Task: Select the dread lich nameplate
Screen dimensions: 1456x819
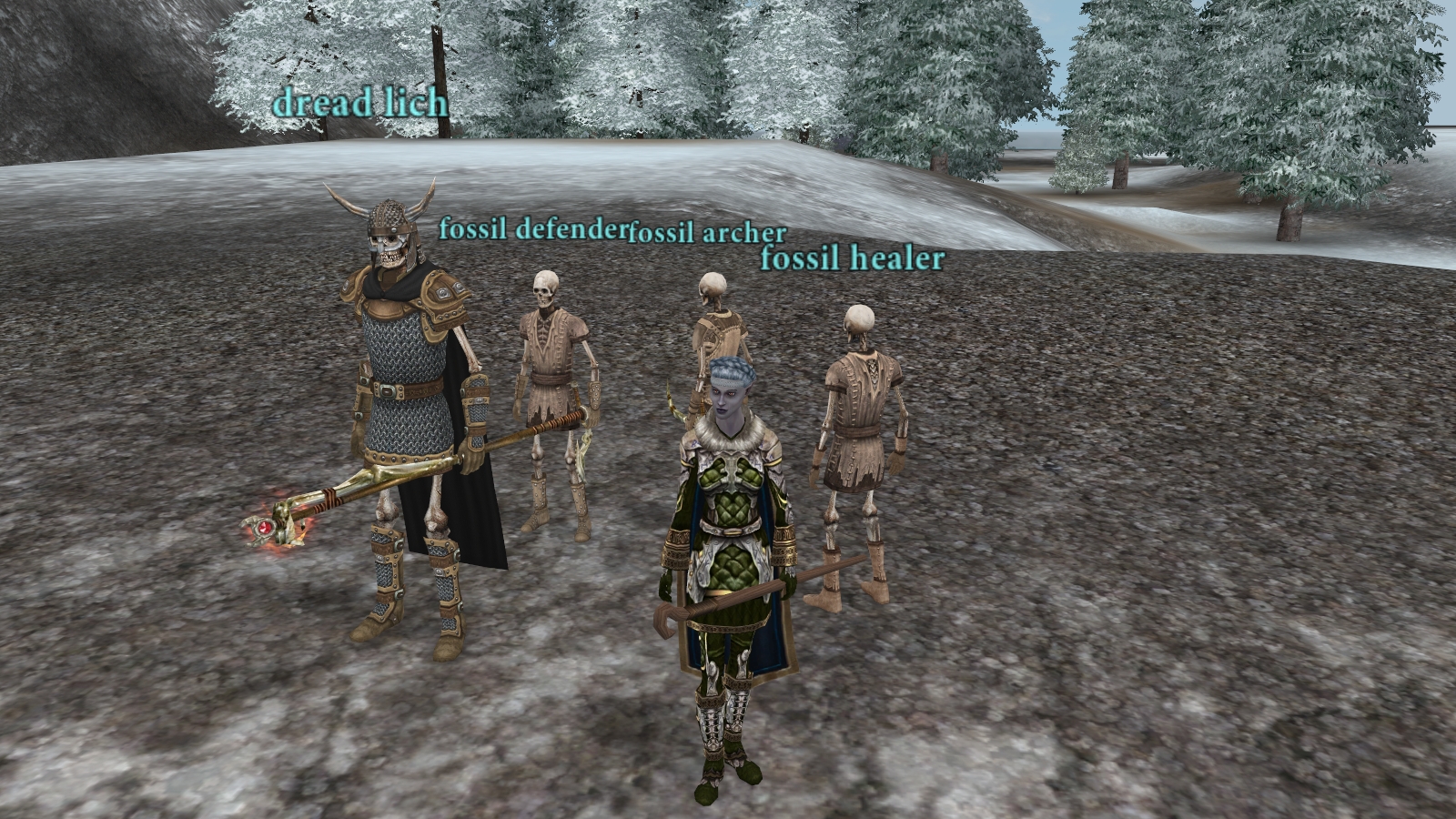Action: tap(360, 102)
